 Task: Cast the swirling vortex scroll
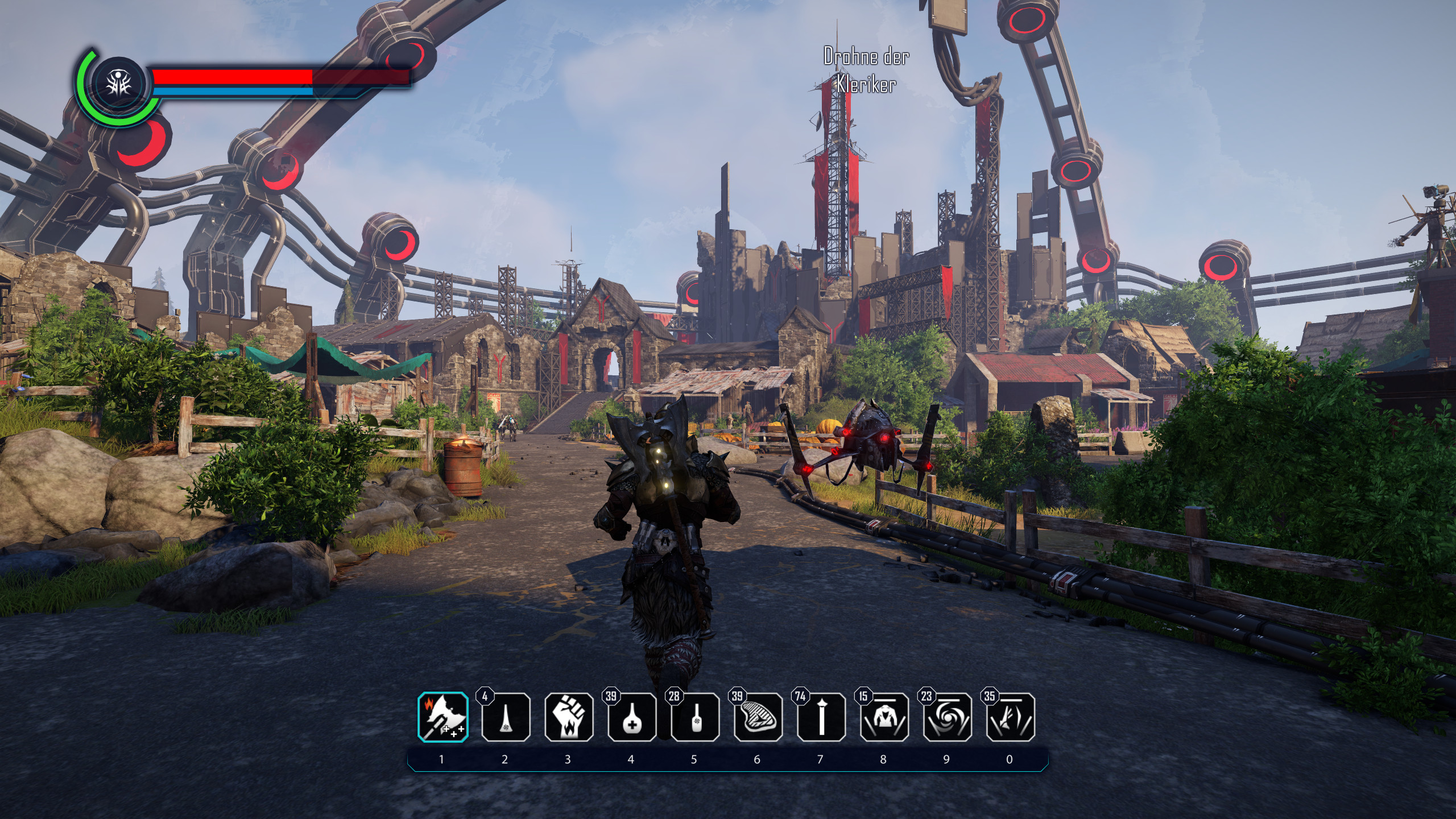[x=947, y=717]
